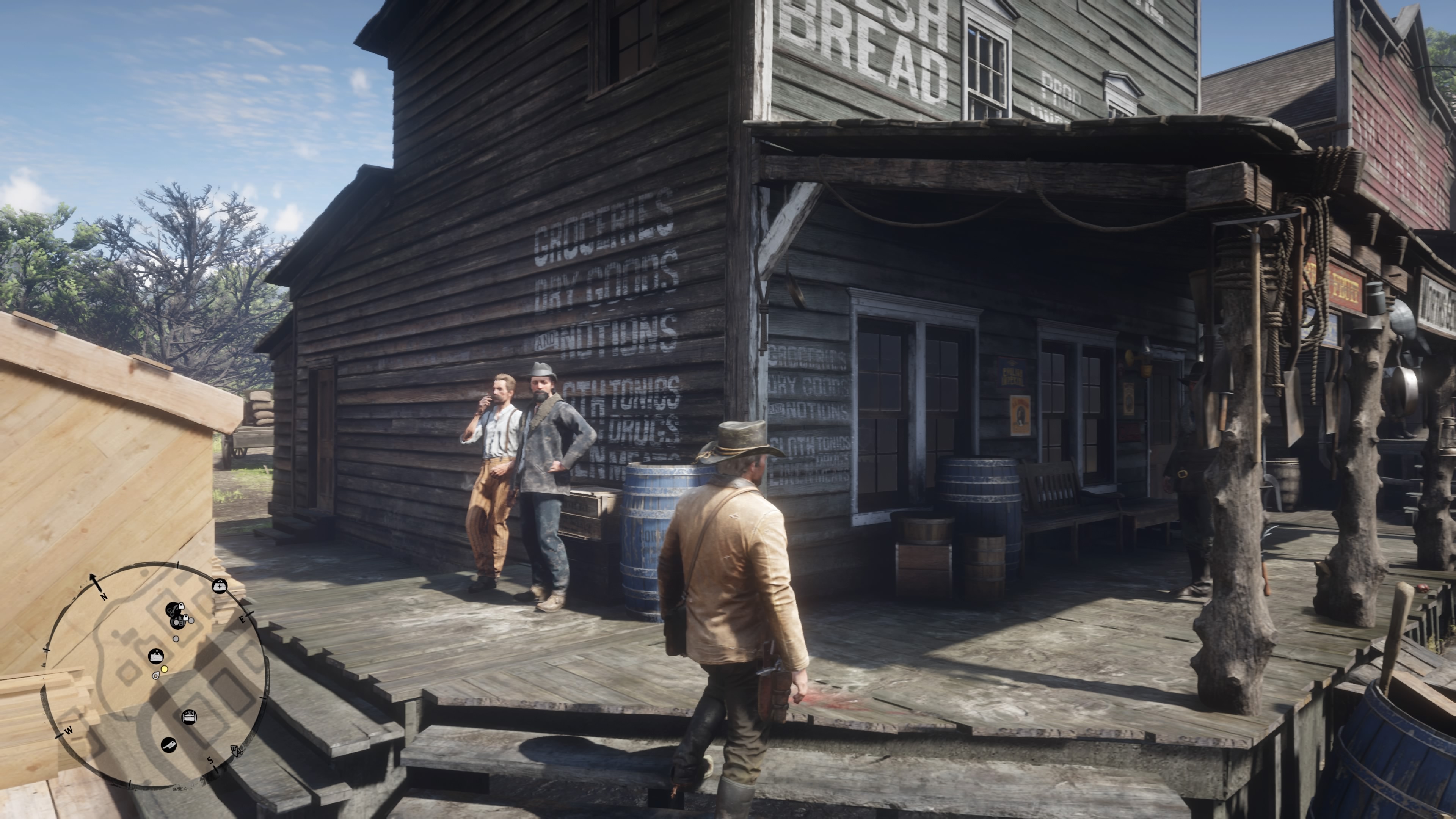Click the yellow mission marker on the minimap
Screen dimensions: 1456x819
pos(164,670)
